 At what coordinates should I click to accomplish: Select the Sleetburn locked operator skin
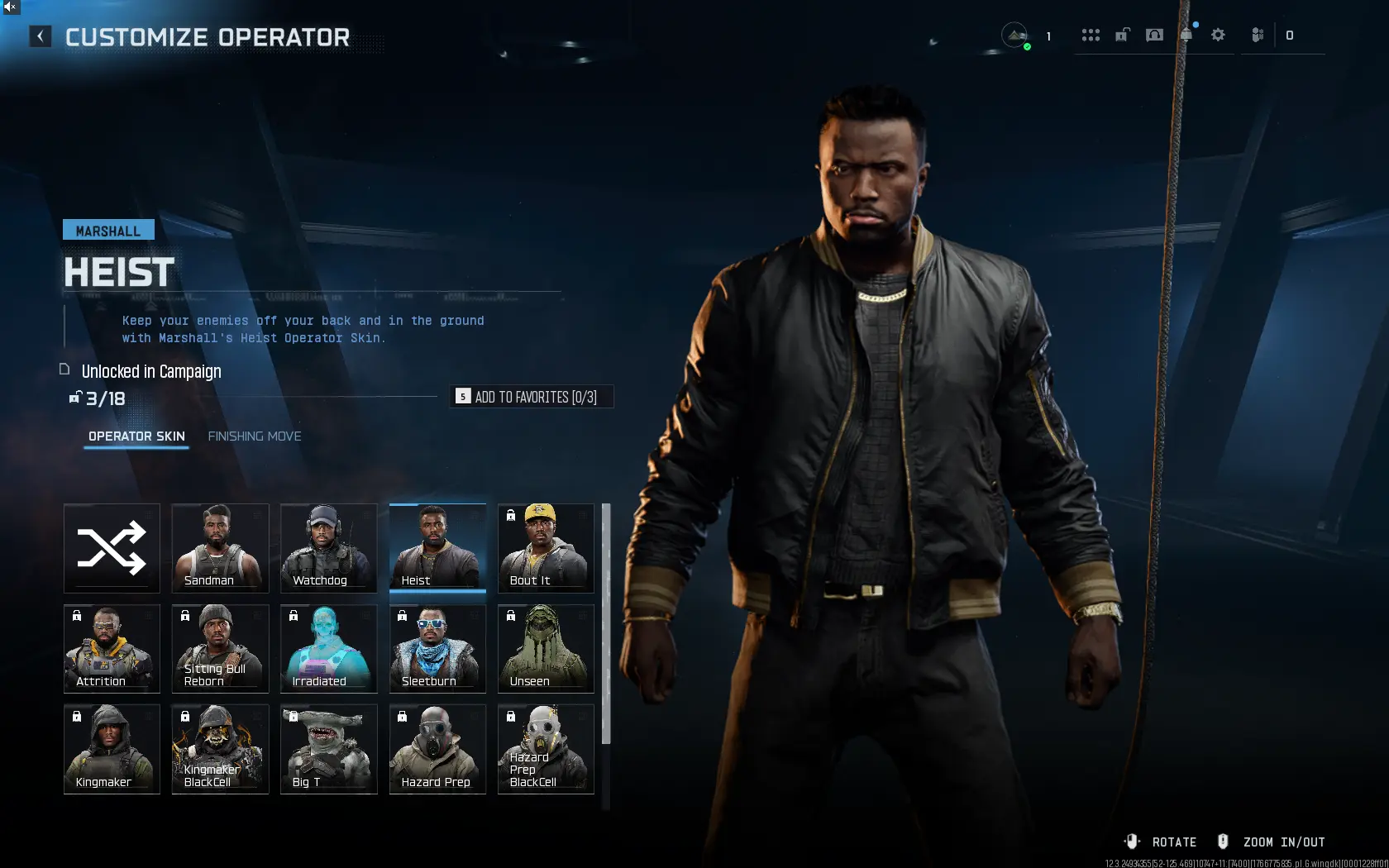point(437,649)
